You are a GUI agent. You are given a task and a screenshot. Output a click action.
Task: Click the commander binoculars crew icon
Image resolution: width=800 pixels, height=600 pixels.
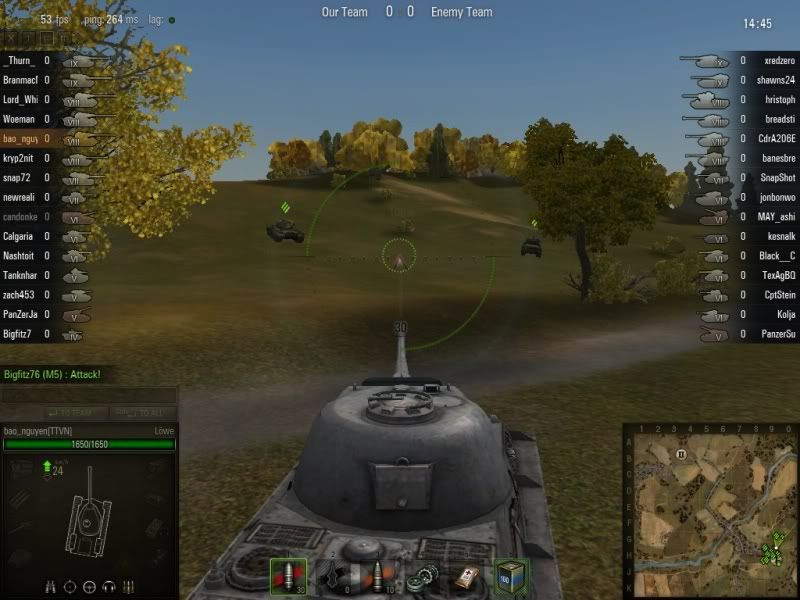click(x=51, y=587)
